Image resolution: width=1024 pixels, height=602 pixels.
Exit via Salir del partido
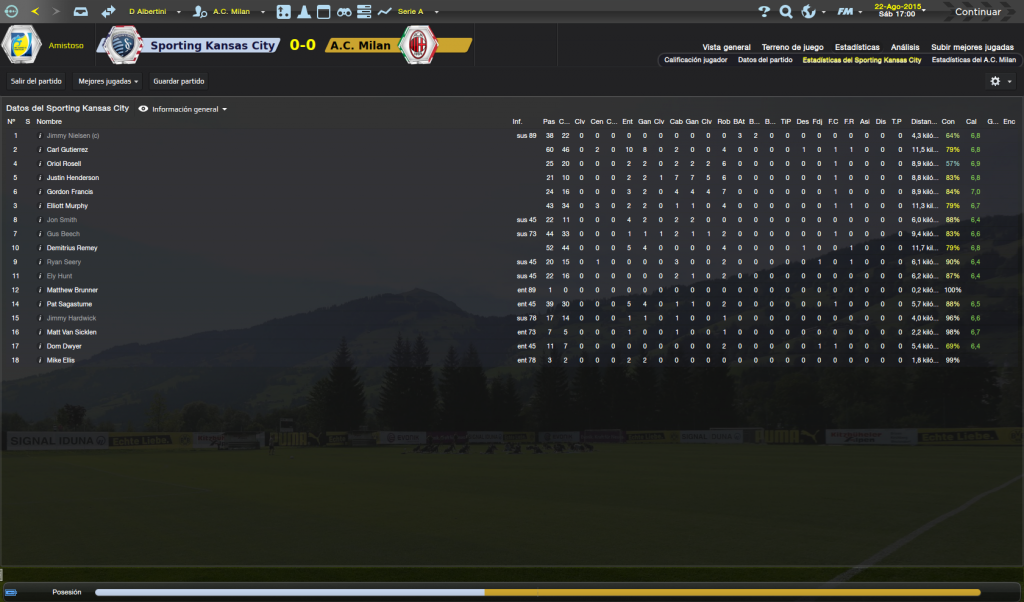pyautogui.click(x=35, y=81)
